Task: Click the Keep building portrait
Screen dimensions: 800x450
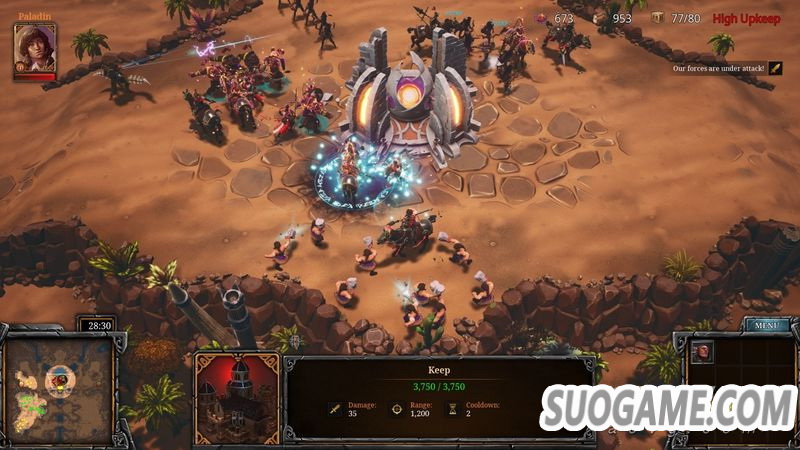Action: click(x=235, y=397)
